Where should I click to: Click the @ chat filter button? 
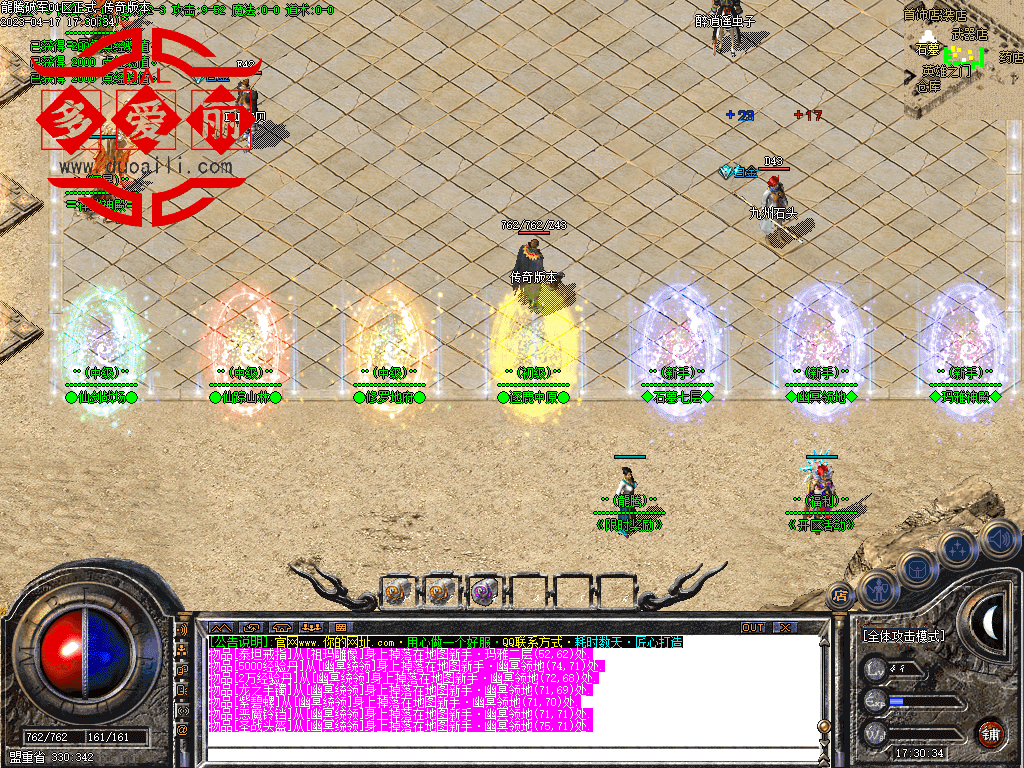182,730
